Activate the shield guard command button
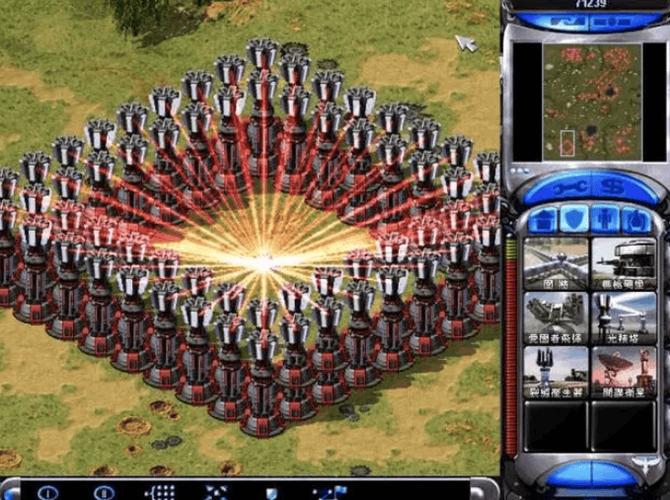The width and height of the screenshot is (670, 500). coord(272,492)
